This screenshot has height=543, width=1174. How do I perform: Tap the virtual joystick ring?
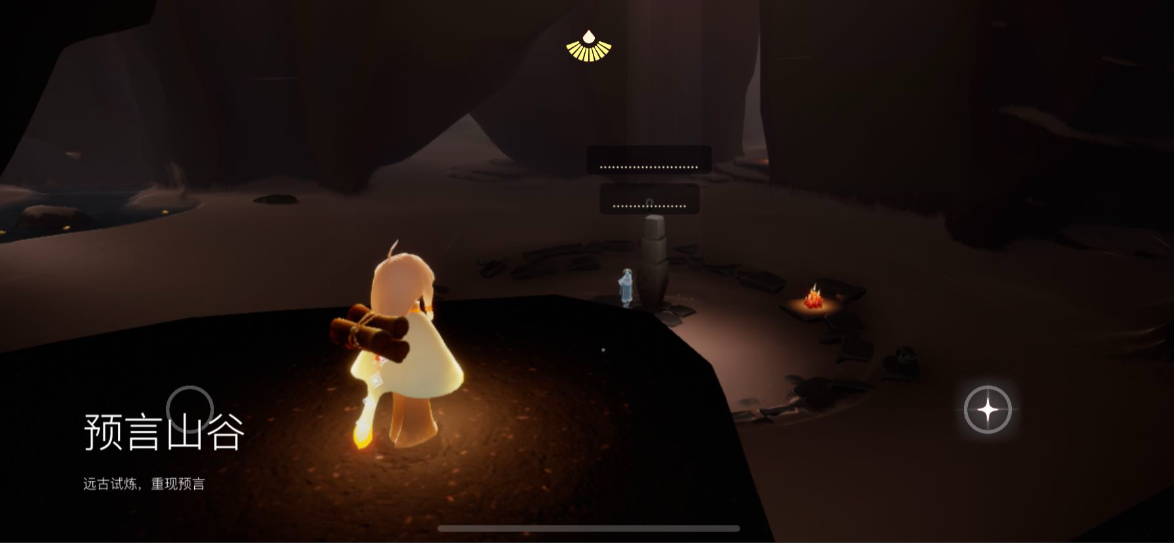190,409
